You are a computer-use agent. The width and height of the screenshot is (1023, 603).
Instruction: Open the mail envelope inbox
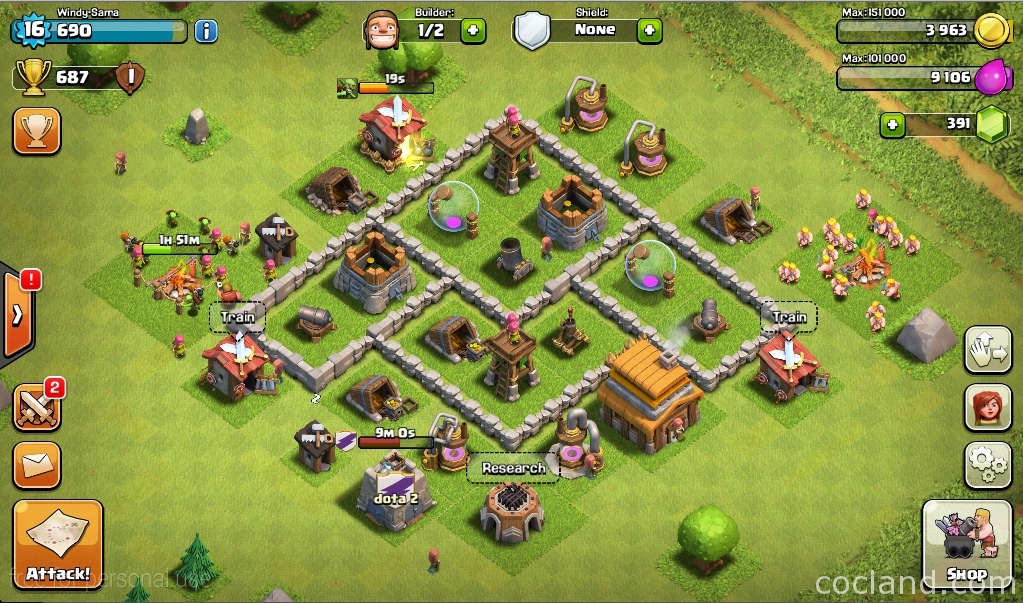[x=37, y=464]
